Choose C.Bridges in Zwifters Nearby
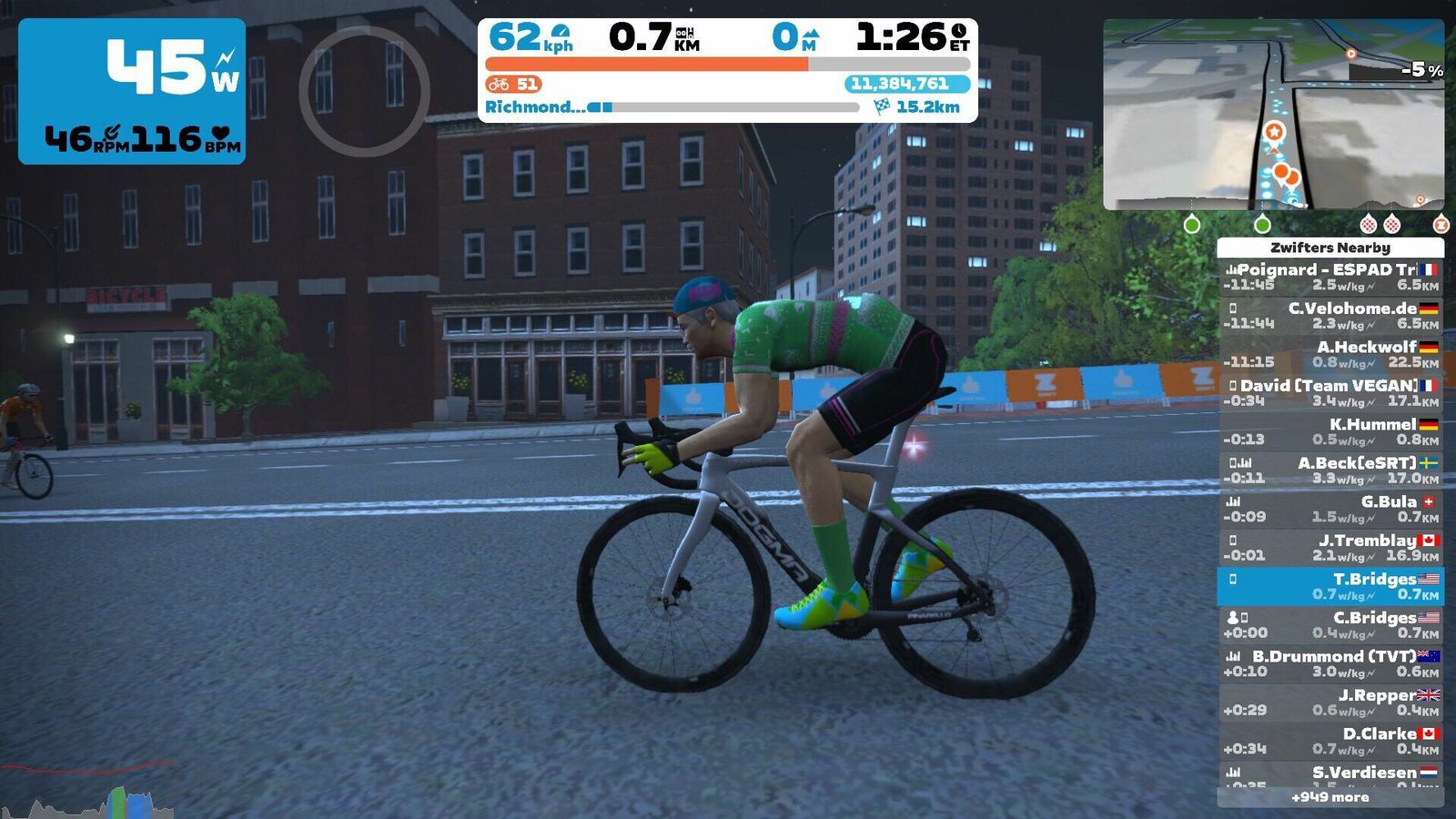The width and height of the screenshot is (1456, 819). pos(1330,625)
